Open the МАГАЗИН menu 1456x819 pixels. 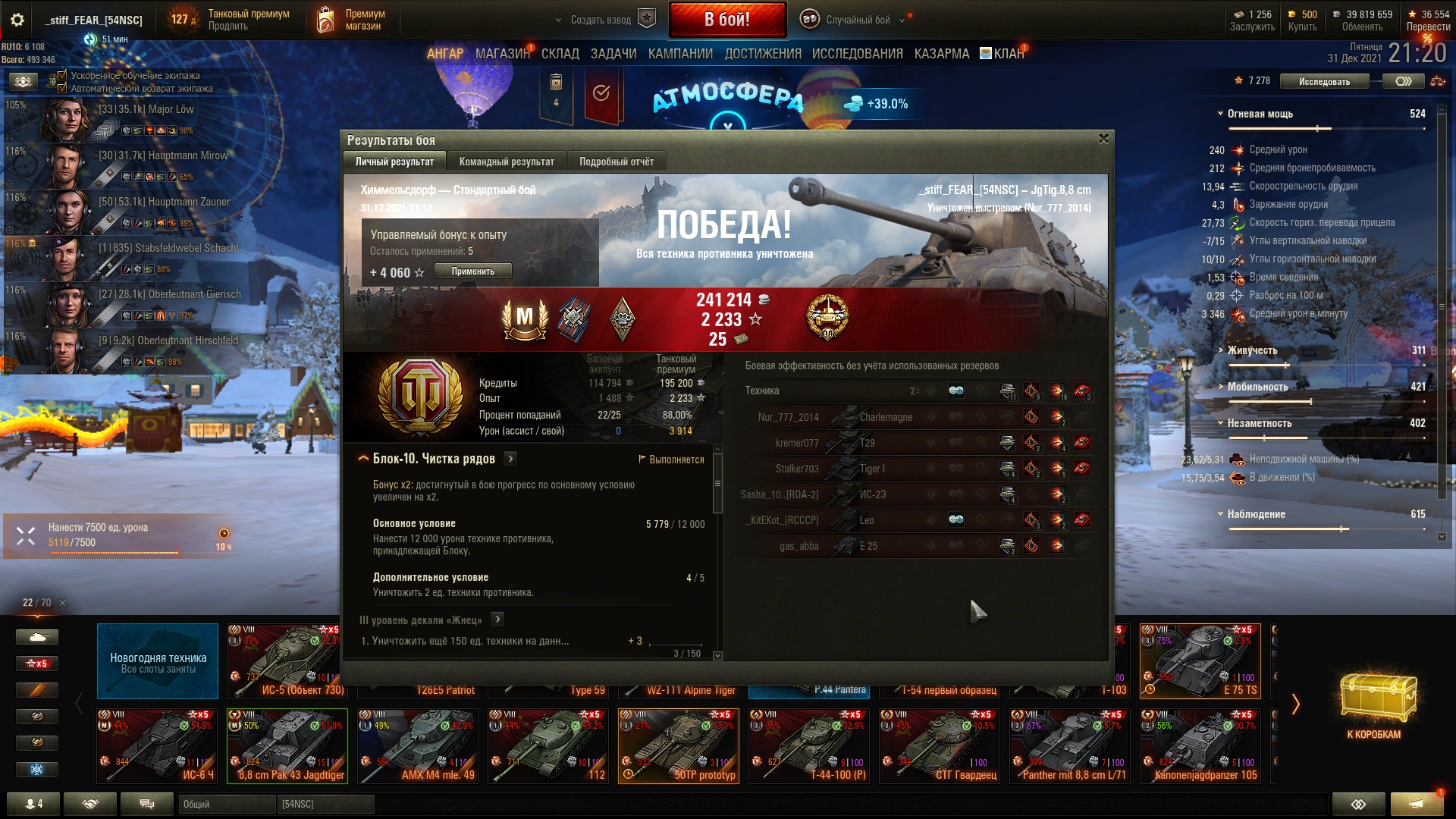[x=502, y=54]
